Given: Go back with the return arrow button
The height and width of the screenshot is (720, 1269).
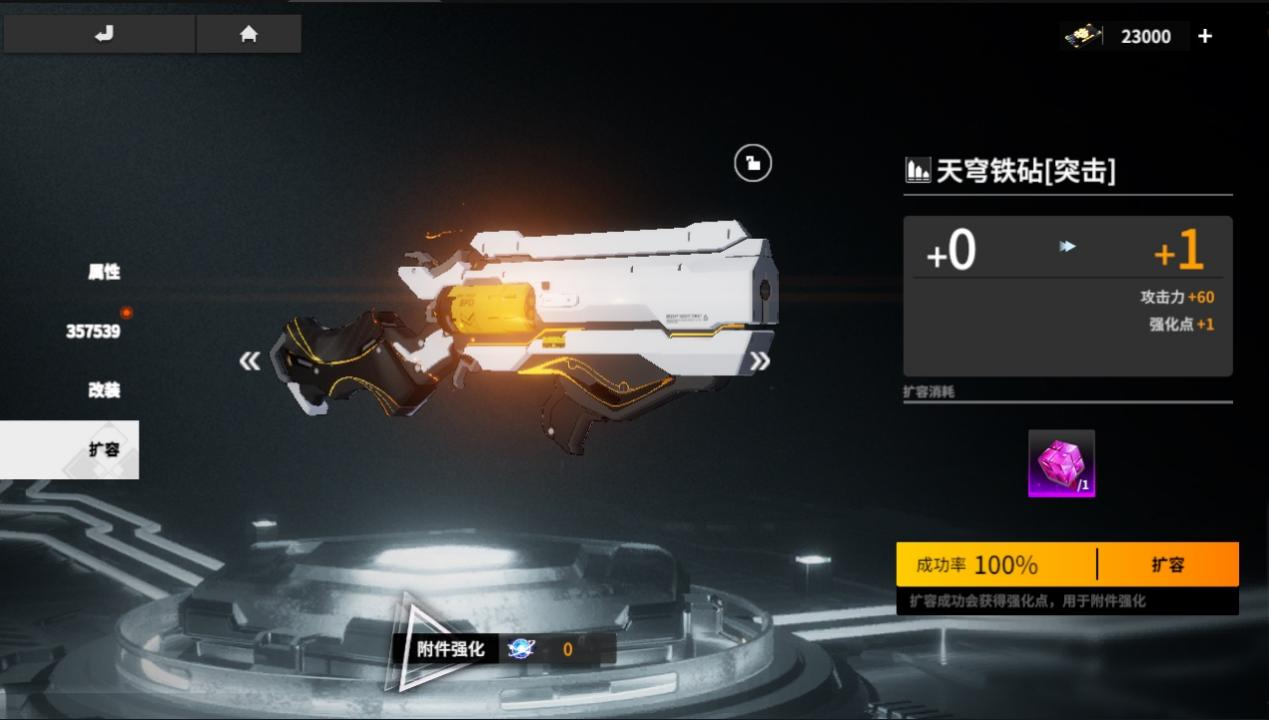Looking at the screenshot, I should coord(101,34).
